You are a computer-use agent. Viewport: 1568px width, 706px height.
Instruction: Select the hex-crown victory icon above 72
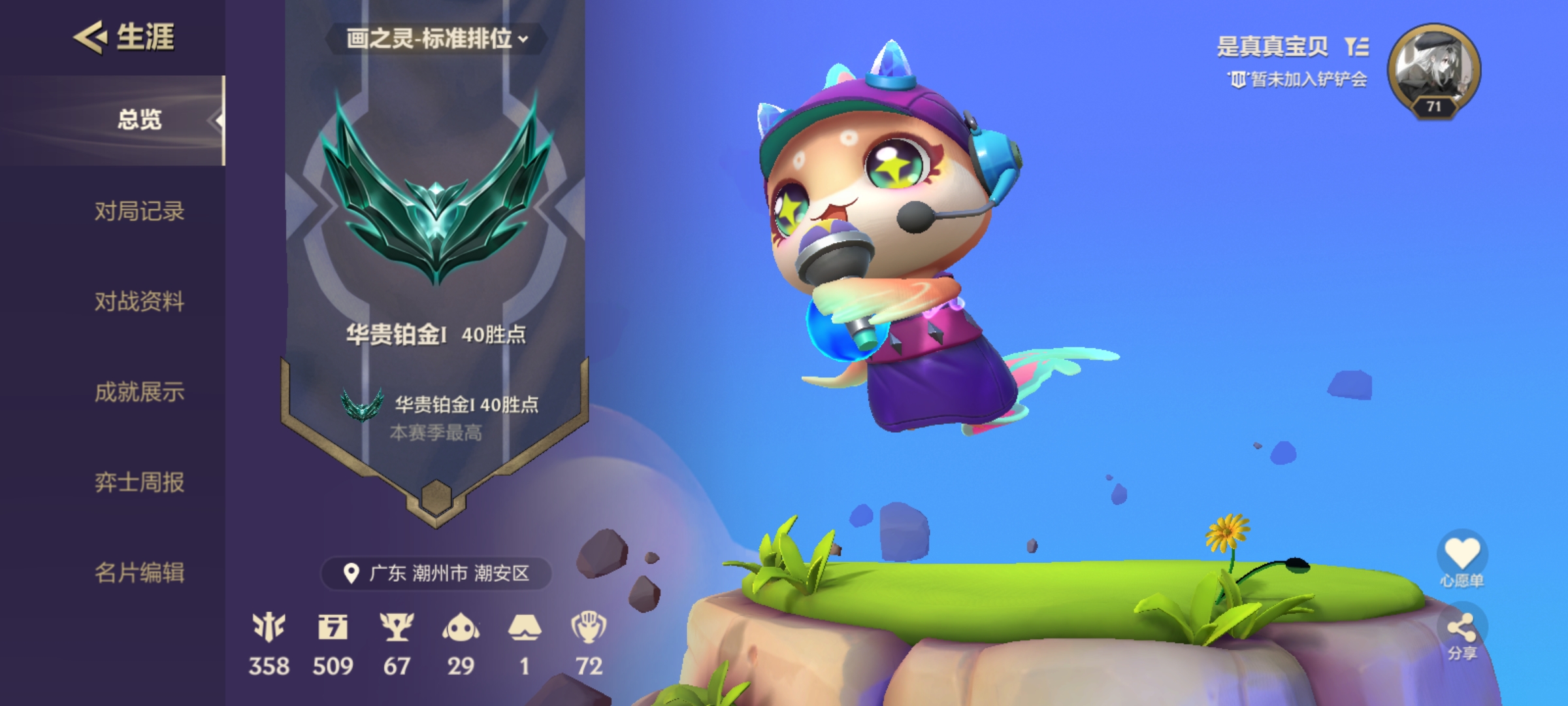point(590,629)
